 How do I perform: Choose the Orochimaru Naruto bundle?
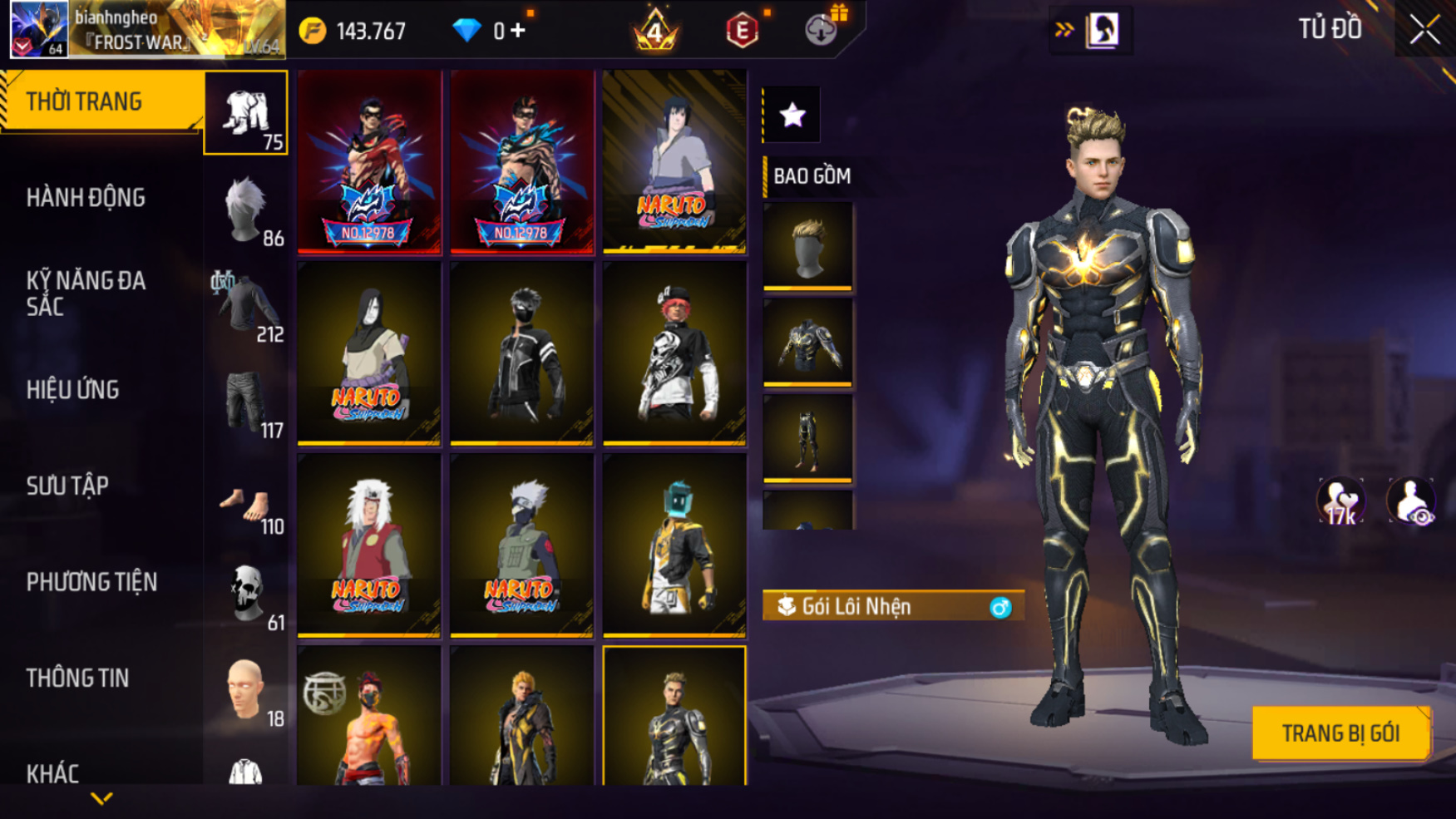(369, 353)
